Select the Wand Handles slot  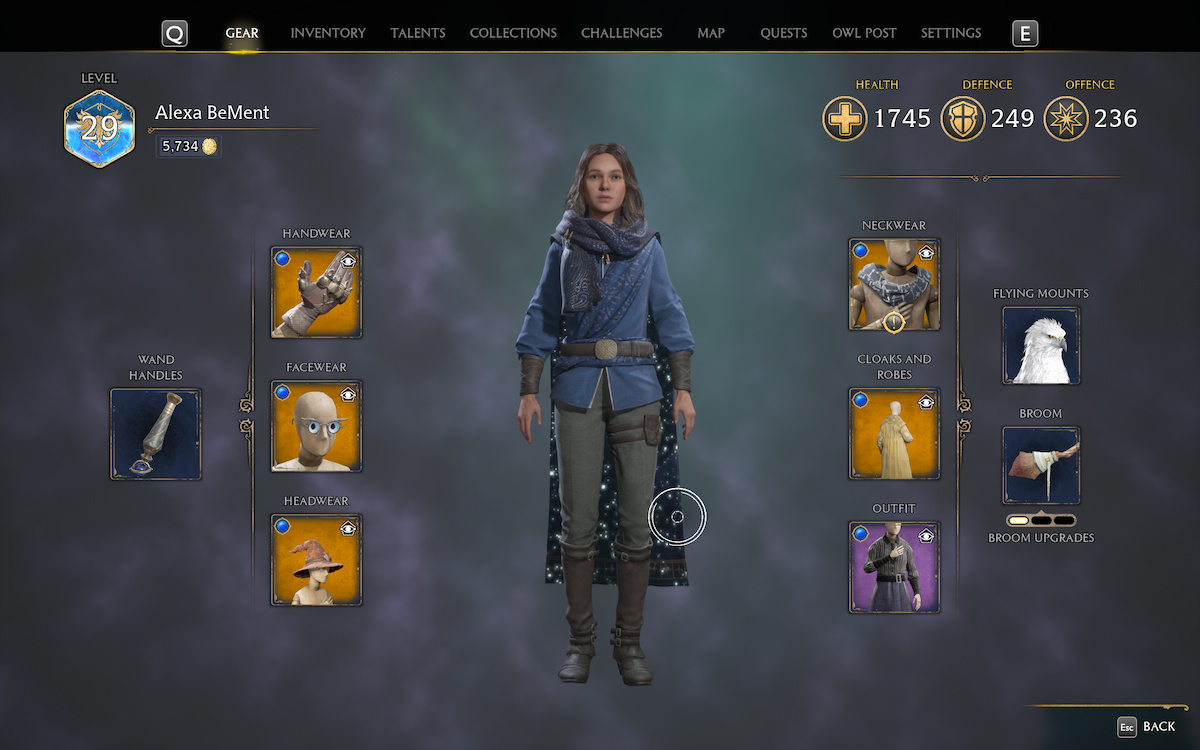(x=155, y=434)
